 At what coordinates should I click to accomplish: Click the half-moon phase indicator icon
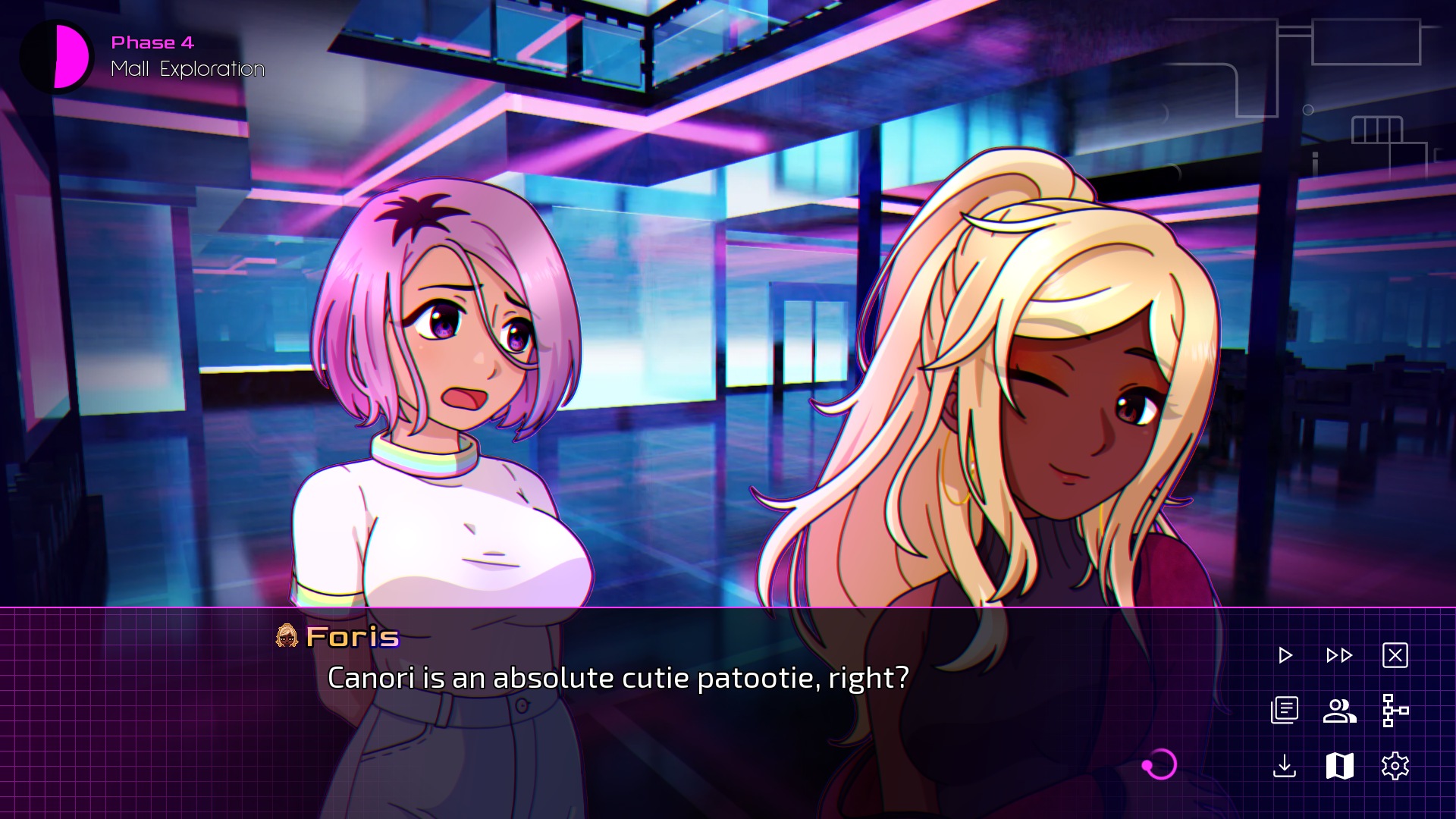57,57
